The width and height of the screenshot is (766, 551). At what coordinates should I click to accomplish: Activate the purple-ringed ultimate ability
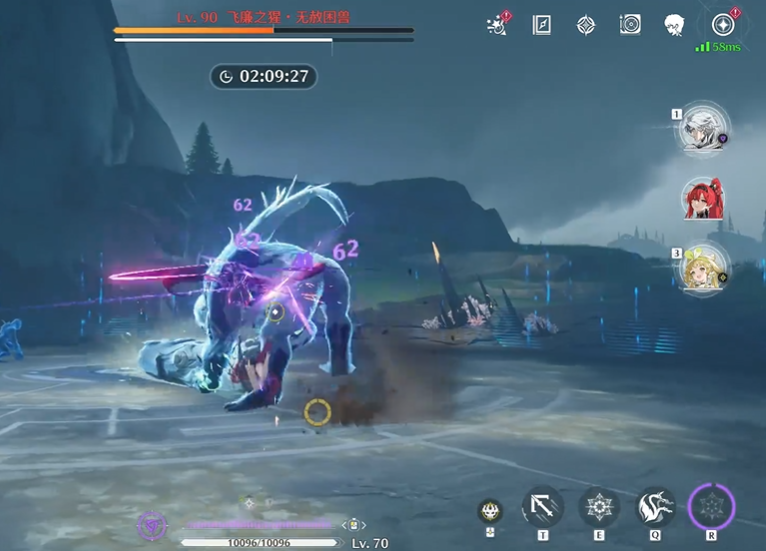coord(712,507)
